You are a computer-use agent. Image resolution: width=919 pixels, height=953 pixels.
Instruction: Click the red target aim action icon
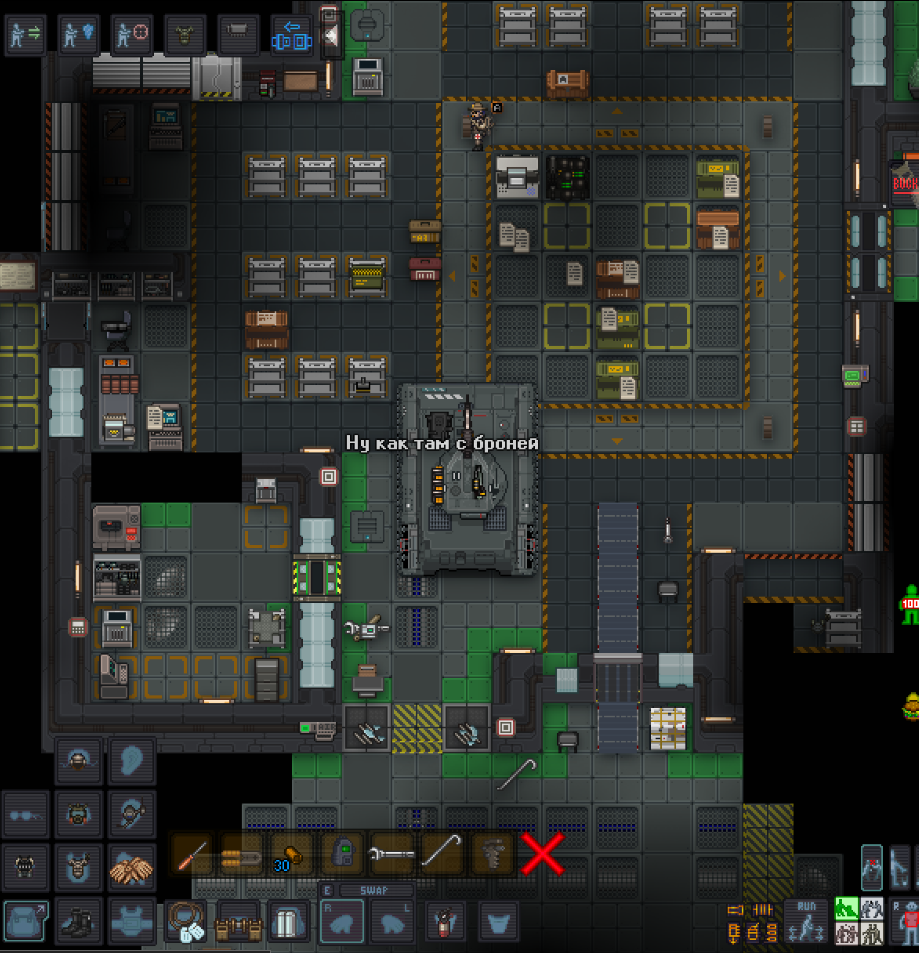131,34
